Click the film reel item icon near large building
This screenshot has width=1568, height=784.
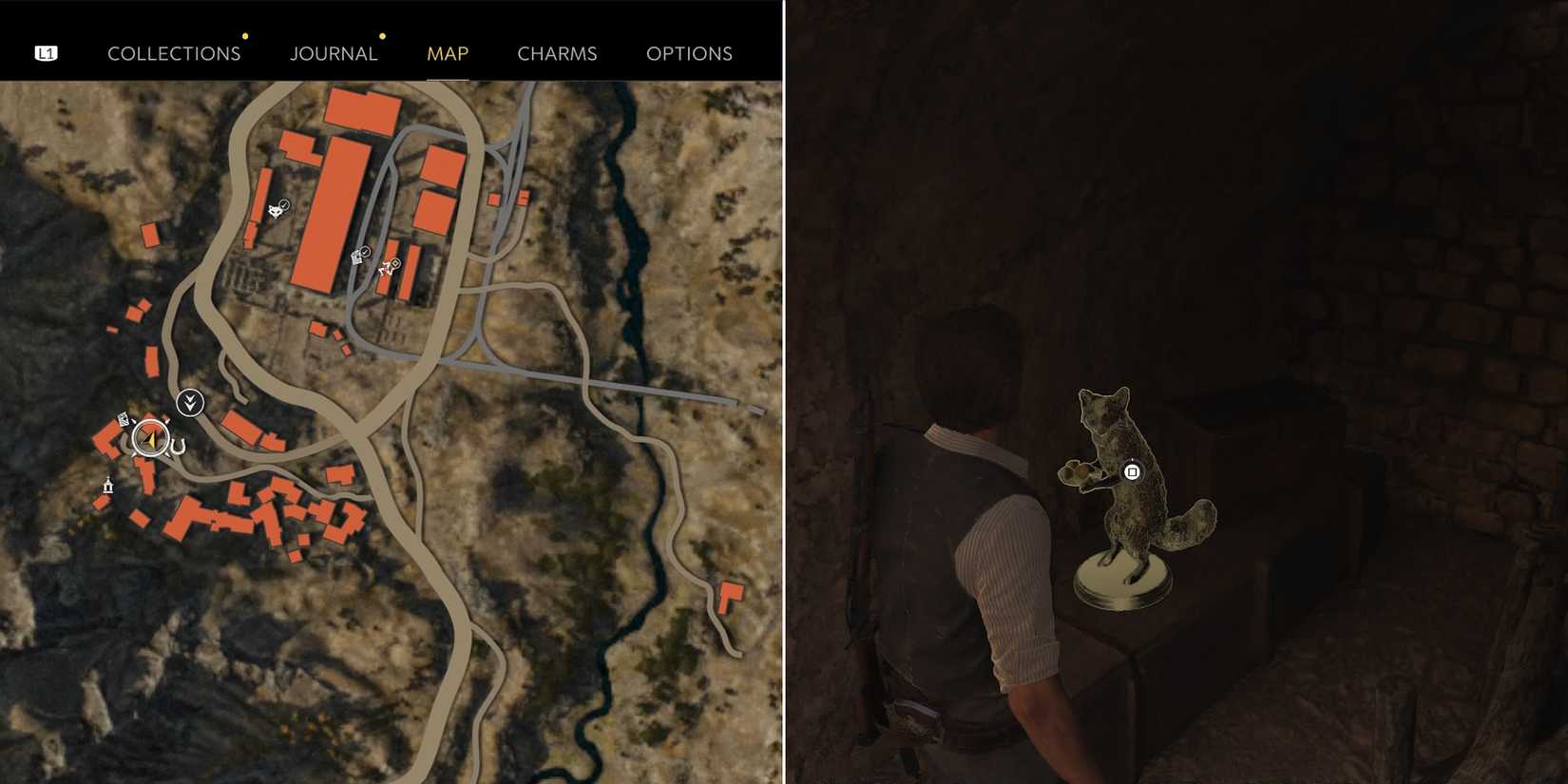[x=356, y=258]
